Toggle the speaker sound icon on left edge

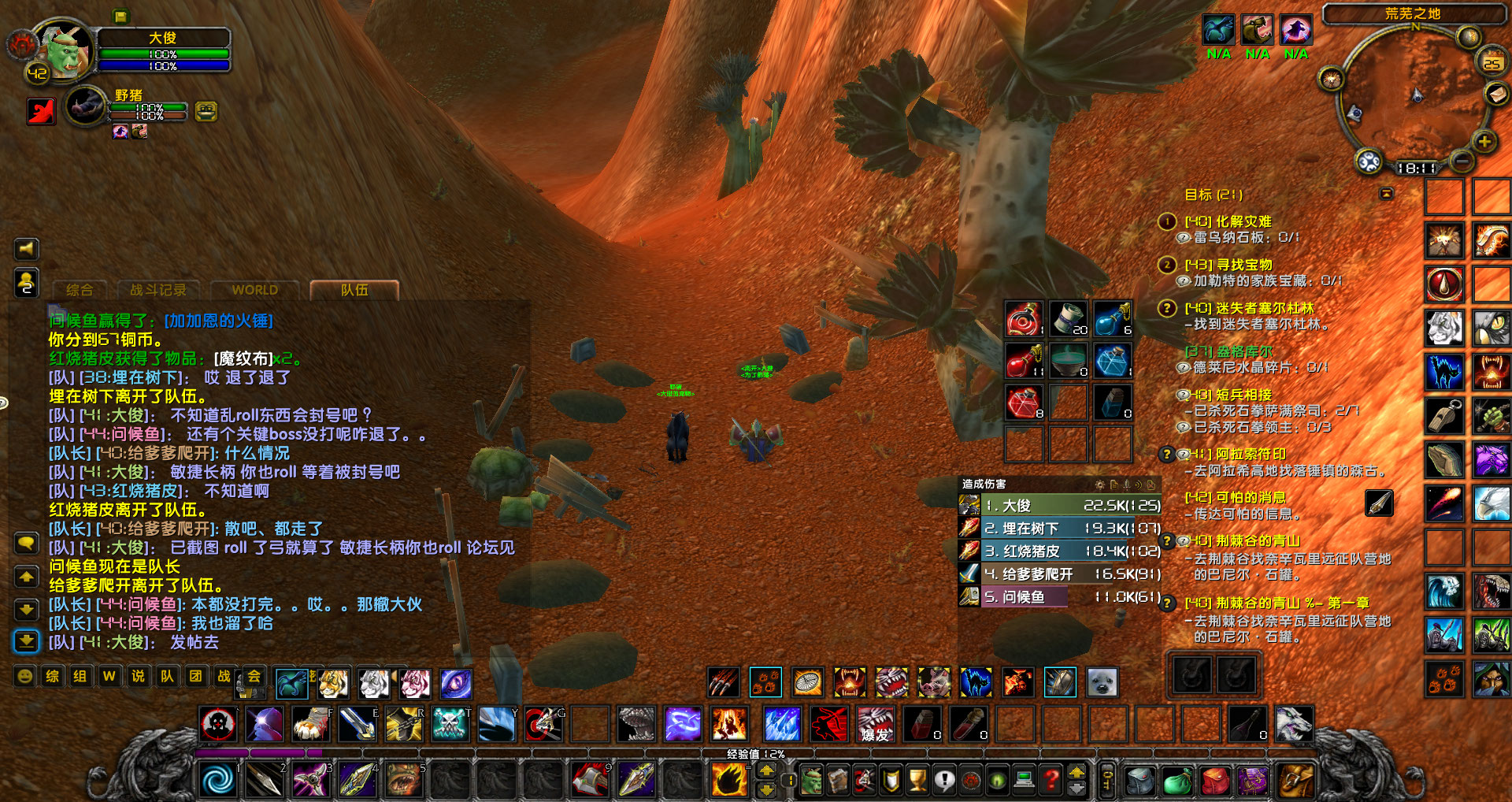[x=28, y=249]
